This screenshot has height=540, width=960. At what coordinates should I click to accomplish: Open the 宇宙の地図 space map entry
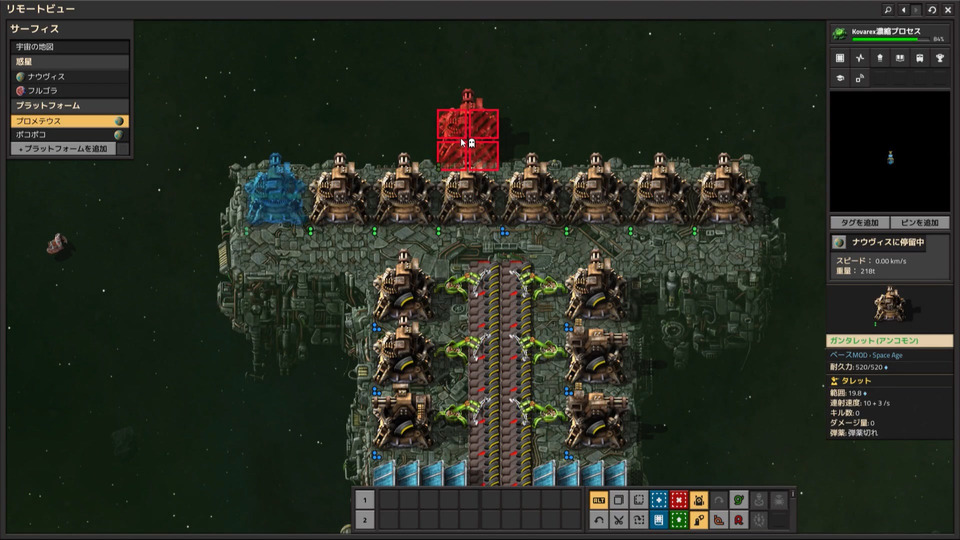(70, 47)
